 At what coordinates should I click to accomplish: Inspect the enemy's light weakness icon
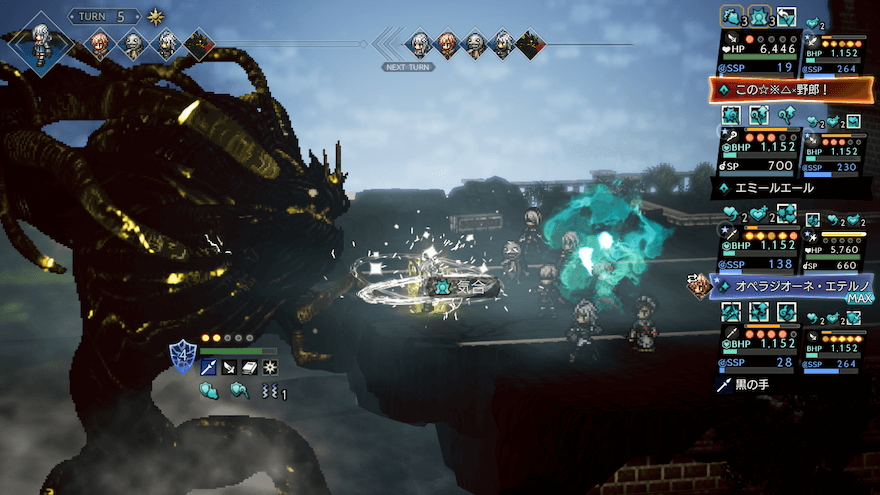tap(270, 368)
